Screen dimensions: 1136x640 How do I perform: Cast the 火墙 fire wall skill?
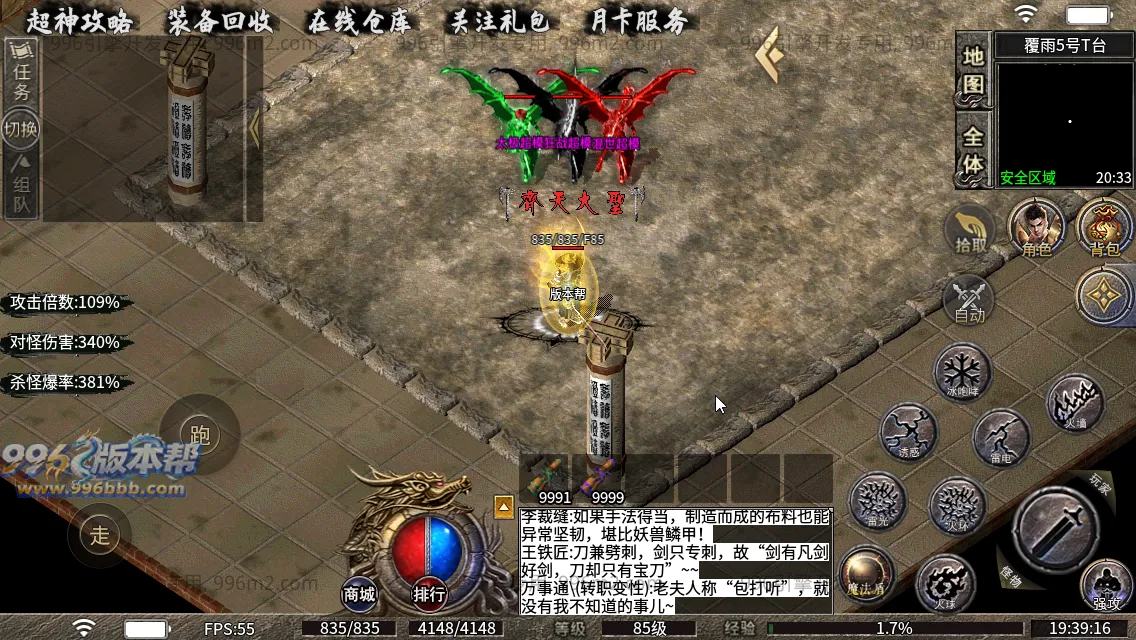[x=1075, y=402]
